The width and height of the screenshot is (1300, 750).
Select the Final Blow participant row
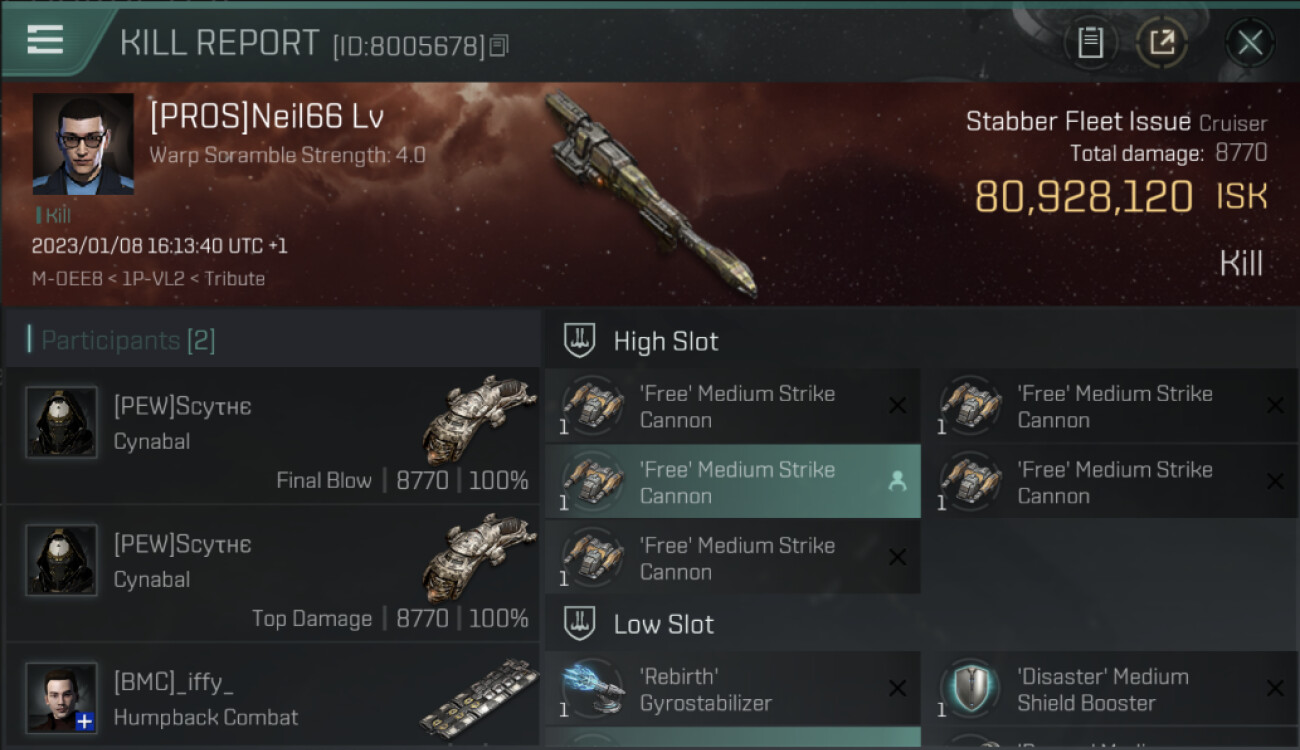pos(272,436)
